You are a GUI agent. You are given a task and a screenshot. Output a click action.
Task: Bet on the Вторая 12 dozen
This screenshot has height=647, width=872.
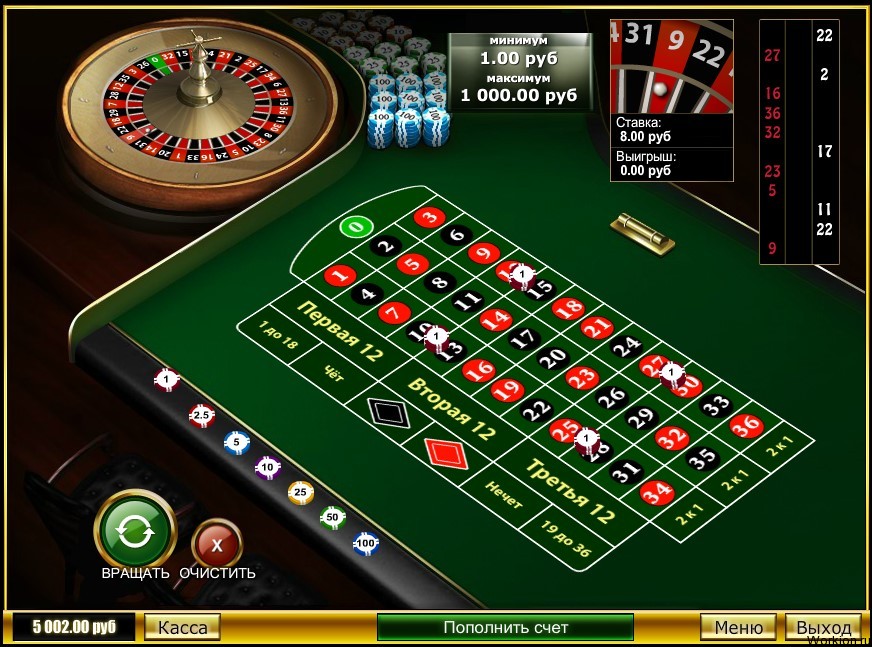[452, 408]
